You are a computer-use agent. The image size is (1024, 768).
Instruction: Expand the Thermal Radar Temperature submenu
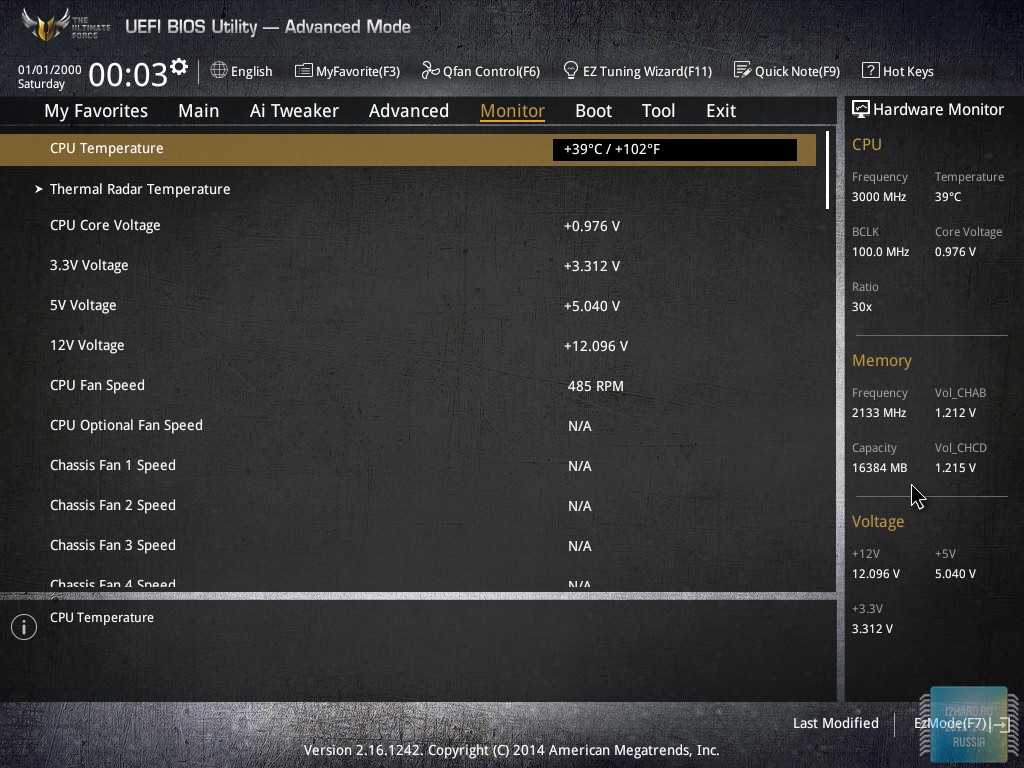[140, 189]
